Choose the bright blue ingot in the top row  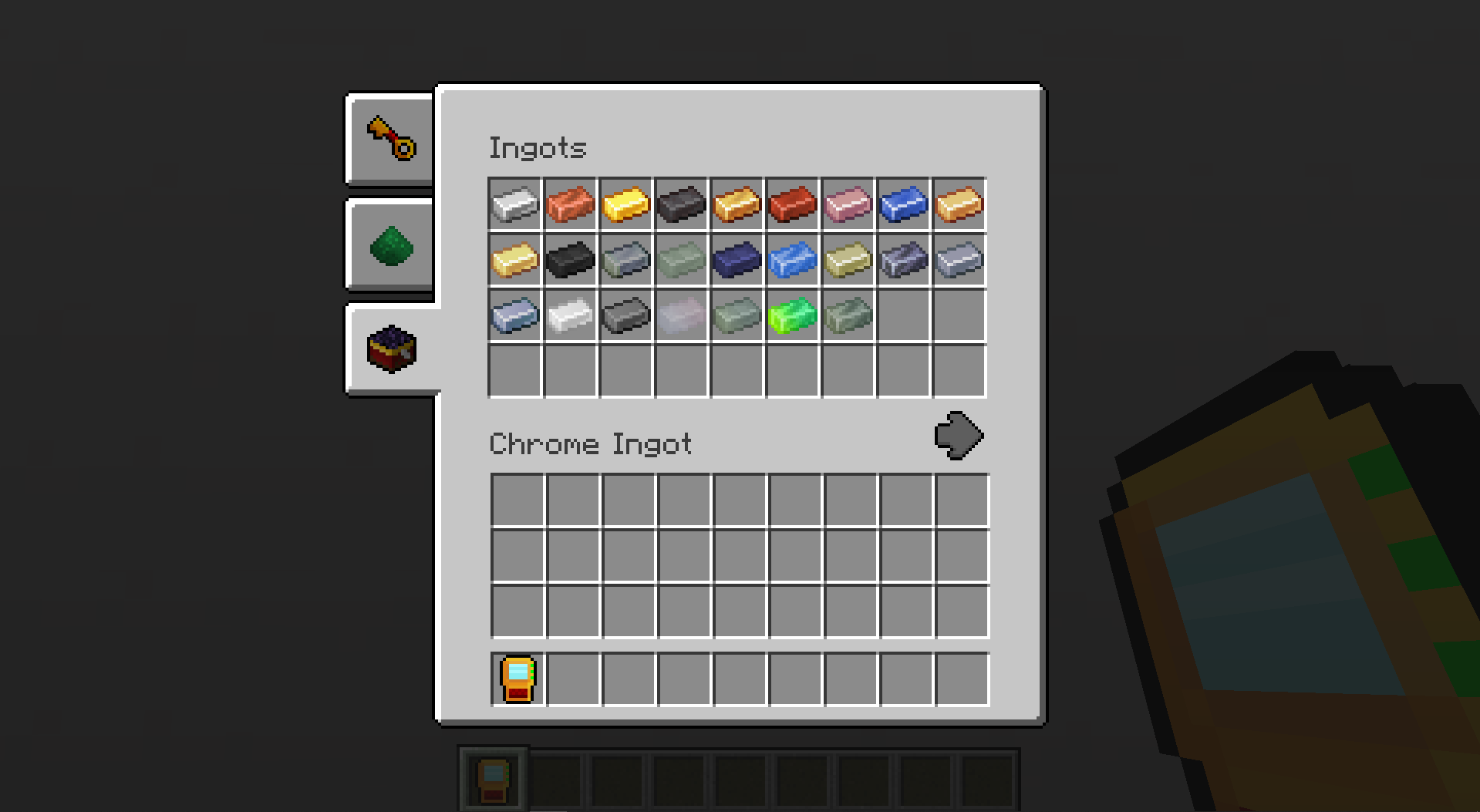903,204
